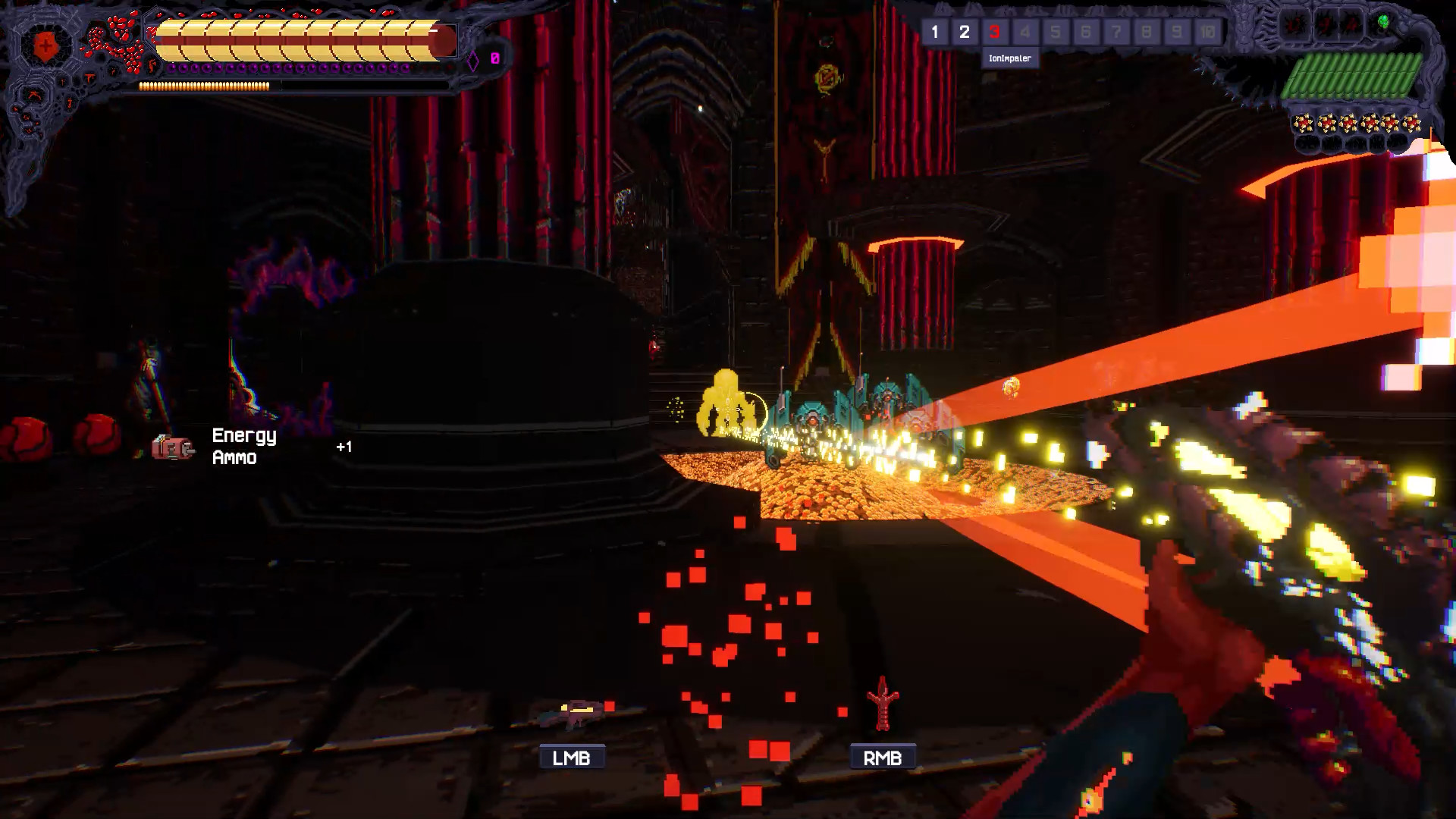Click a star-shaped spiked ammo icon
This screenshot has height=819, width=1456.
[1302, 121]
